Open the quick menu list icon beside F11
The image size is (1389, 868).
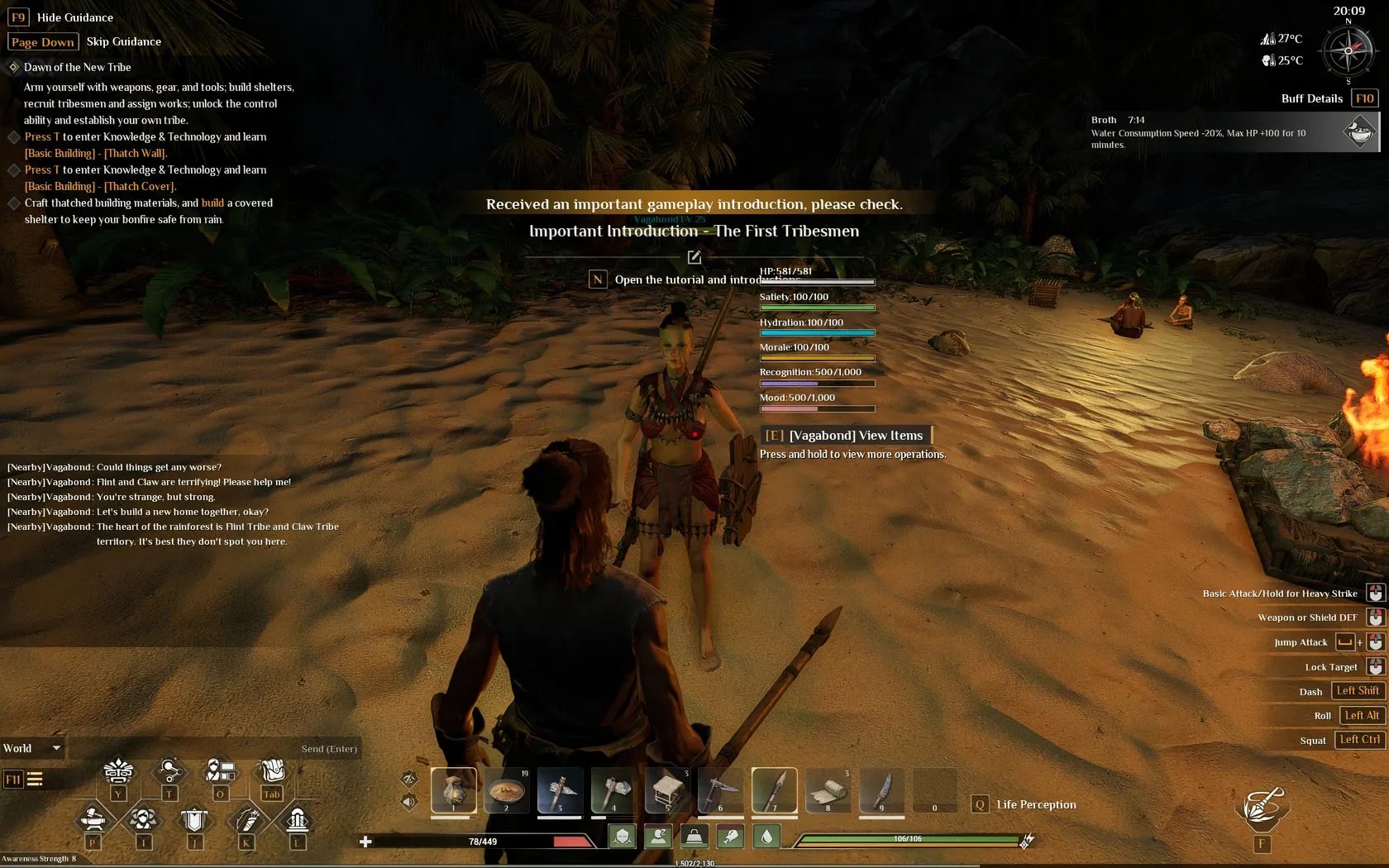36,778
